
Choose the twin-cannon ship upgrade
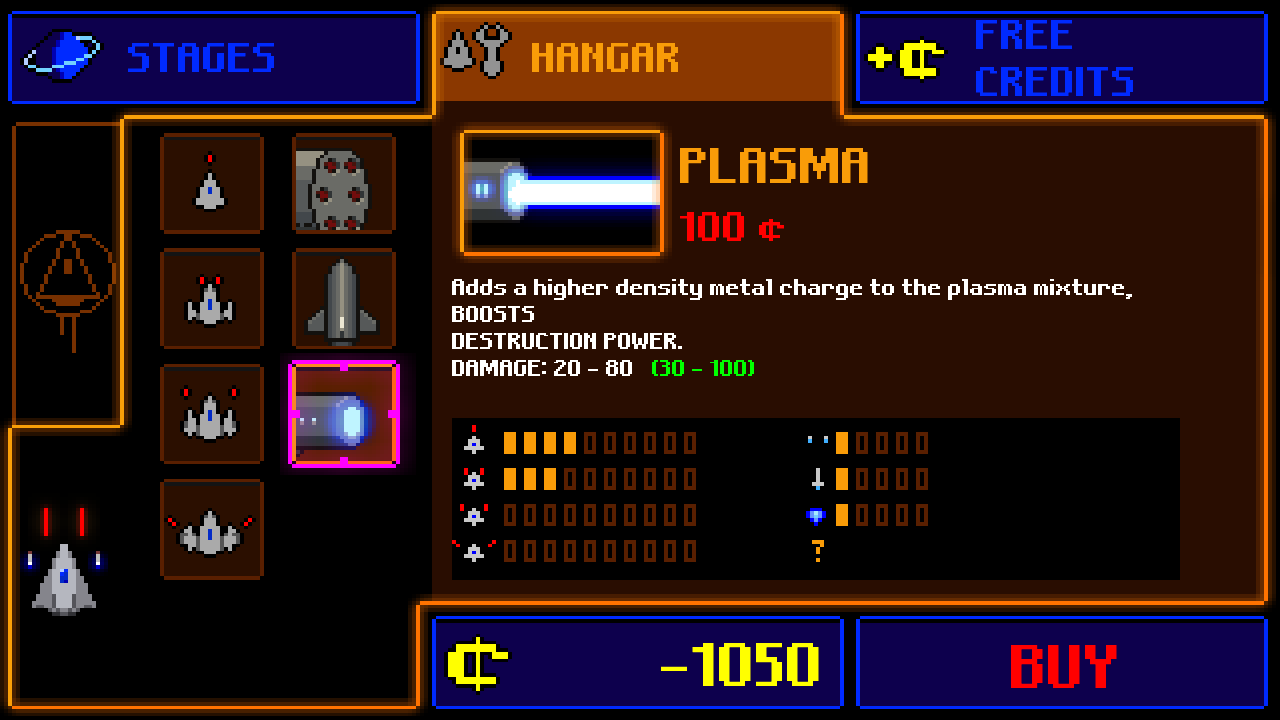click(211, 299)
